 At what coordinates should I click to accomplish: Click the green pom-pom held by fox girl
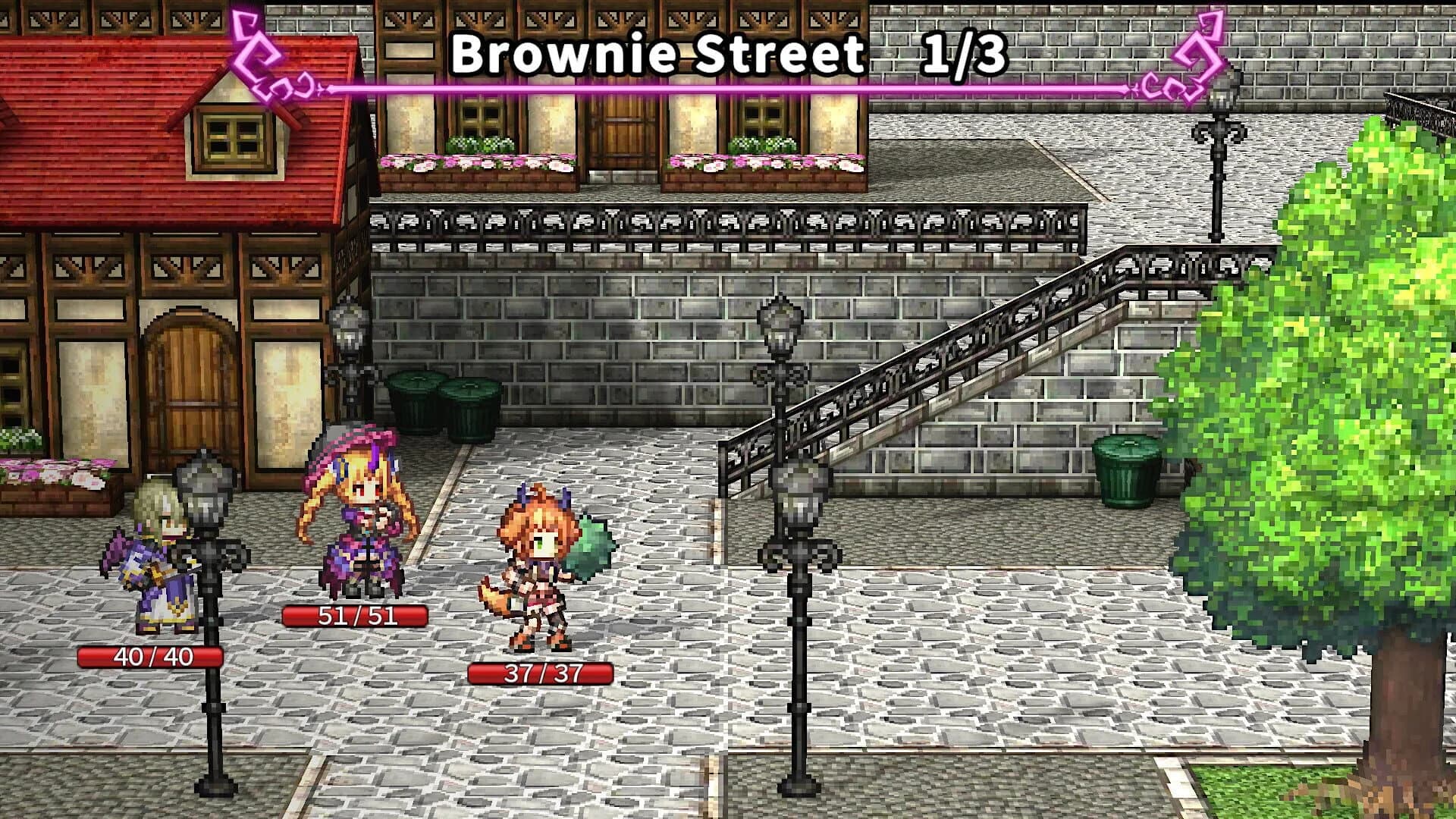click(x=591, y=546)
